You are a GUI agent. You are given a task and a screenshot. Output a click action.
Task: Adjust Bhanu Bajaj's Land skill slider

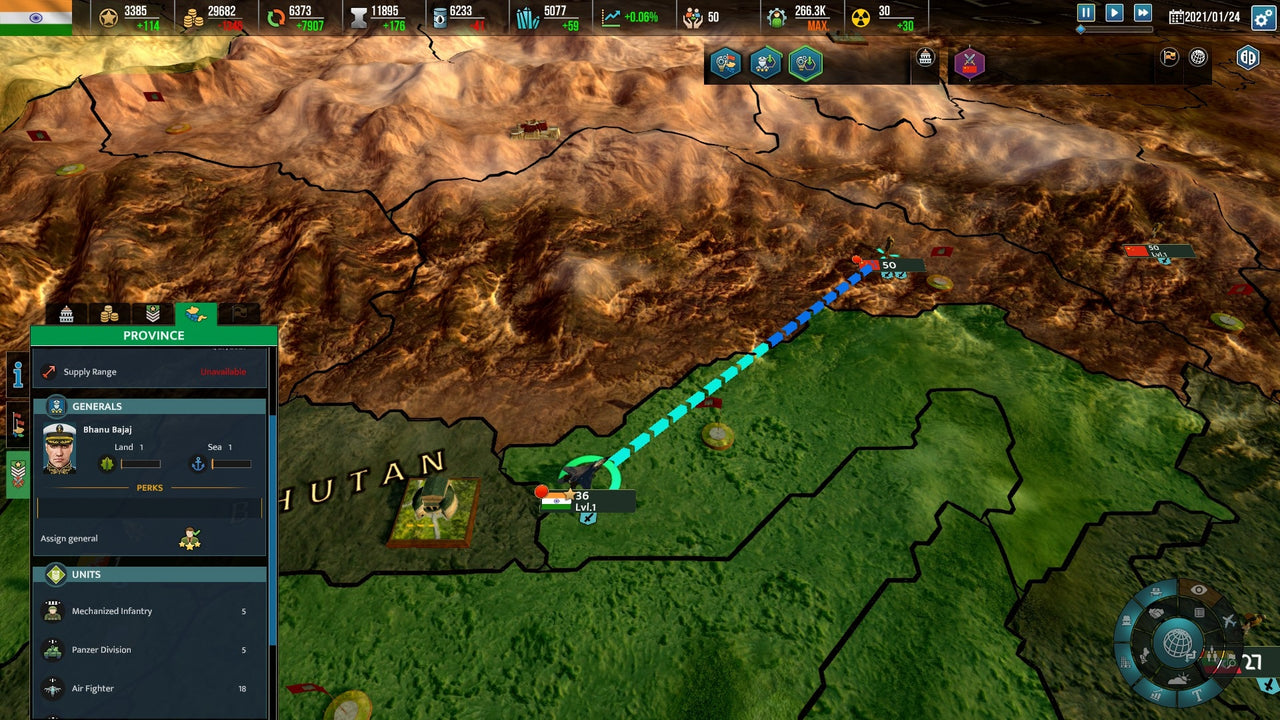(142, 463)
